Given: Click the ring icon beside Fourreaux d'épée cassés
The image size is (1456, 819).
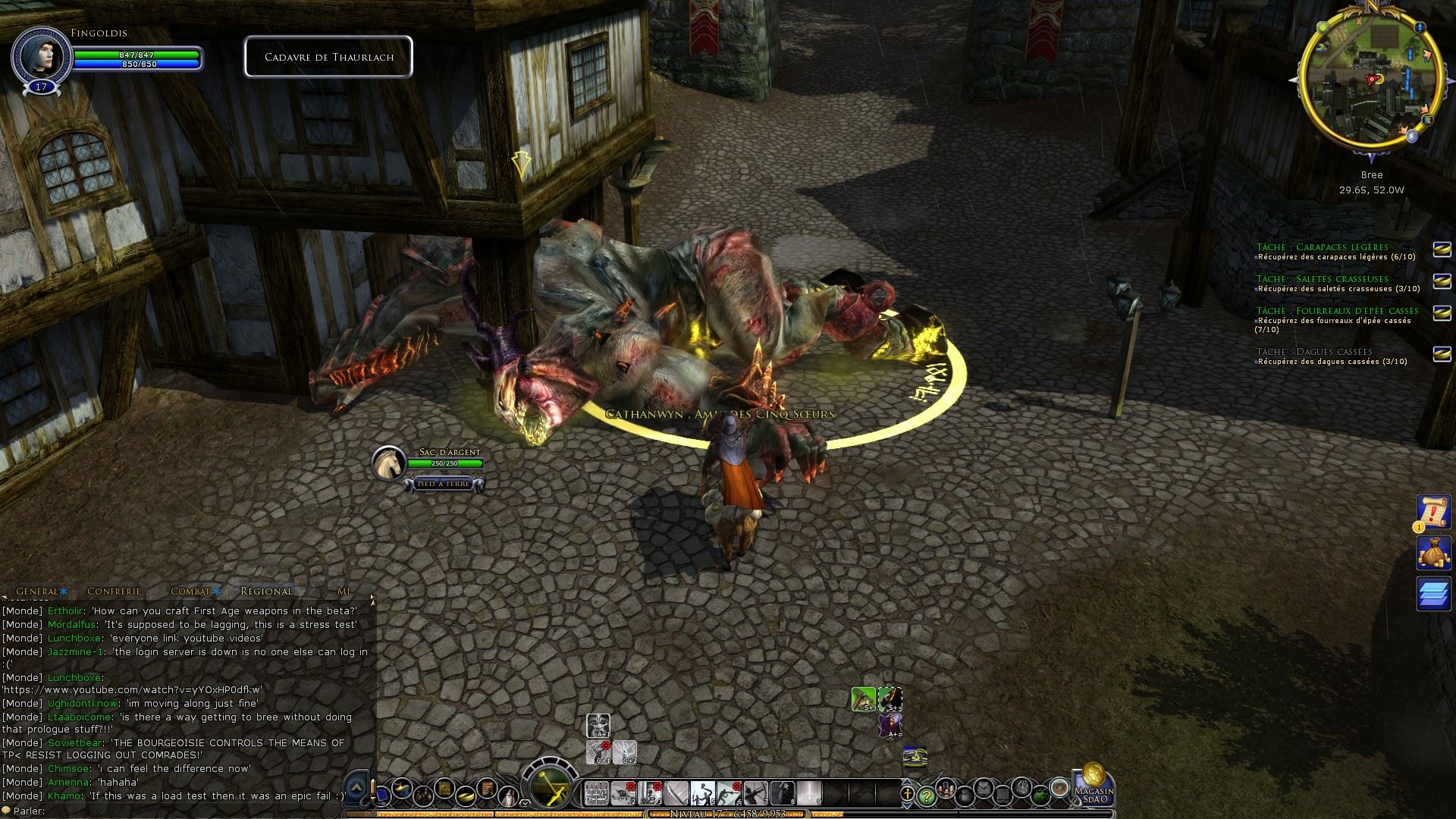Looking at the screenshot, I should 1441,312.
